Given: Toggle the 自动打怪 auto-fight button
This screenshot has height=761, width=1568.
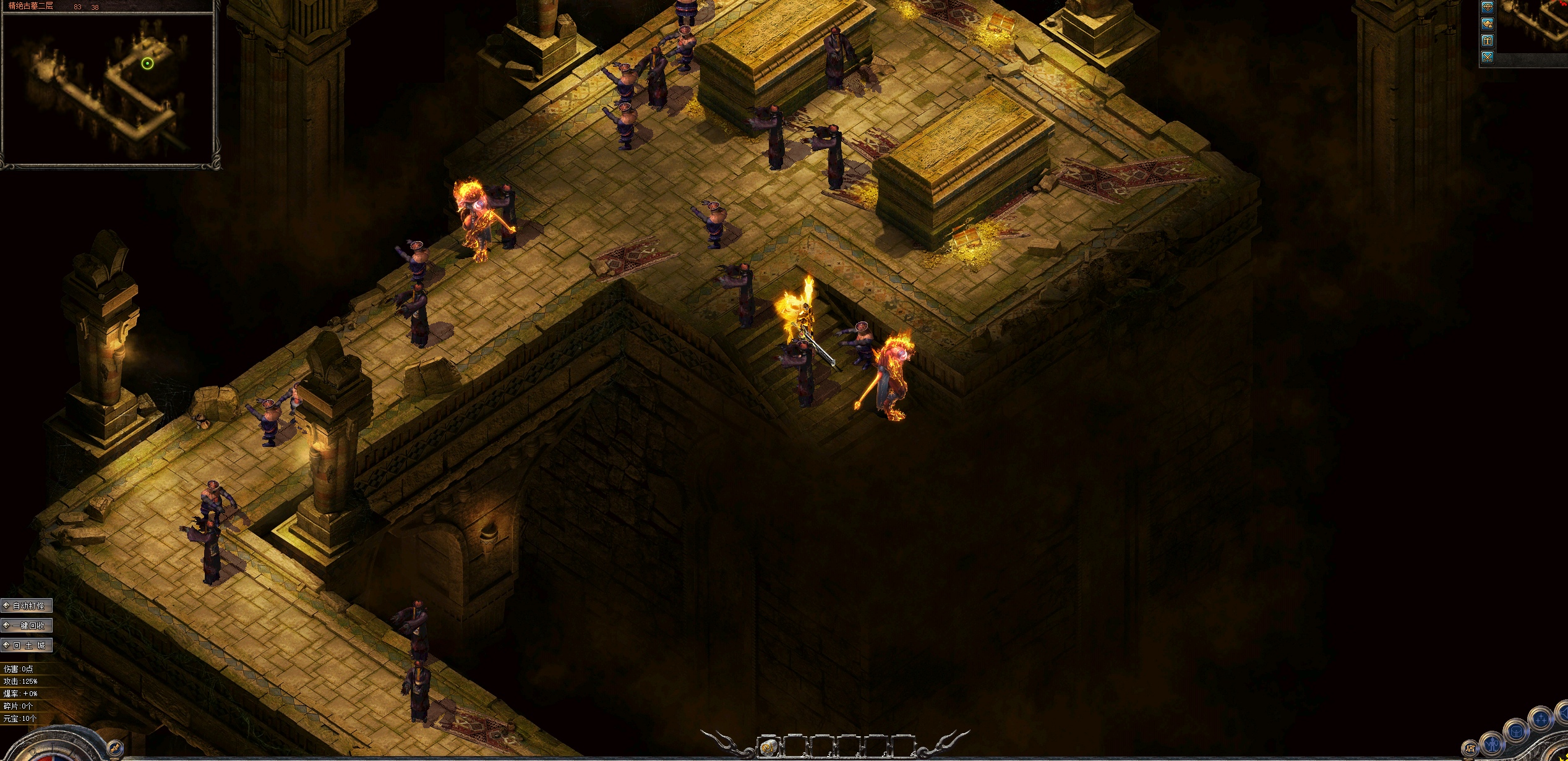Looking at the screenshot, I should tap(27, 606).
